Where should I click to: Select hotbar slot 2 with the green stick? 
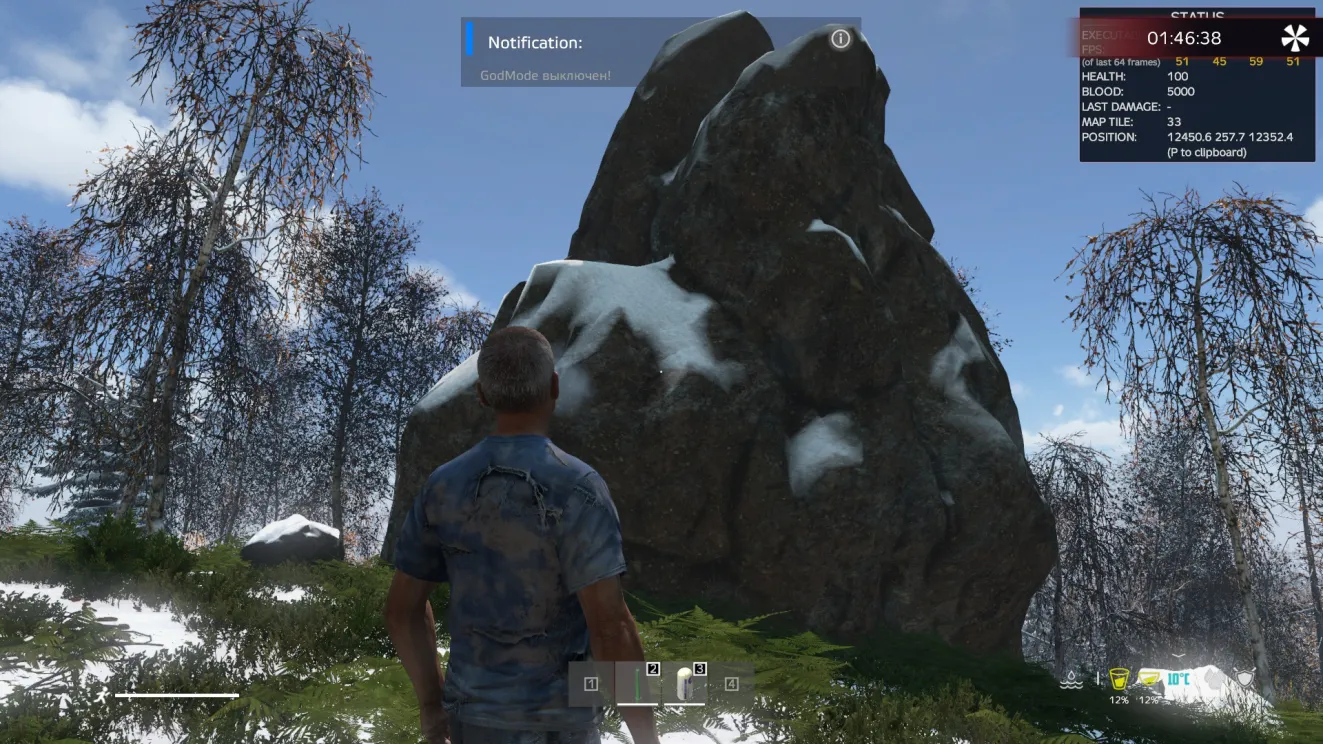tap(638, 684)
